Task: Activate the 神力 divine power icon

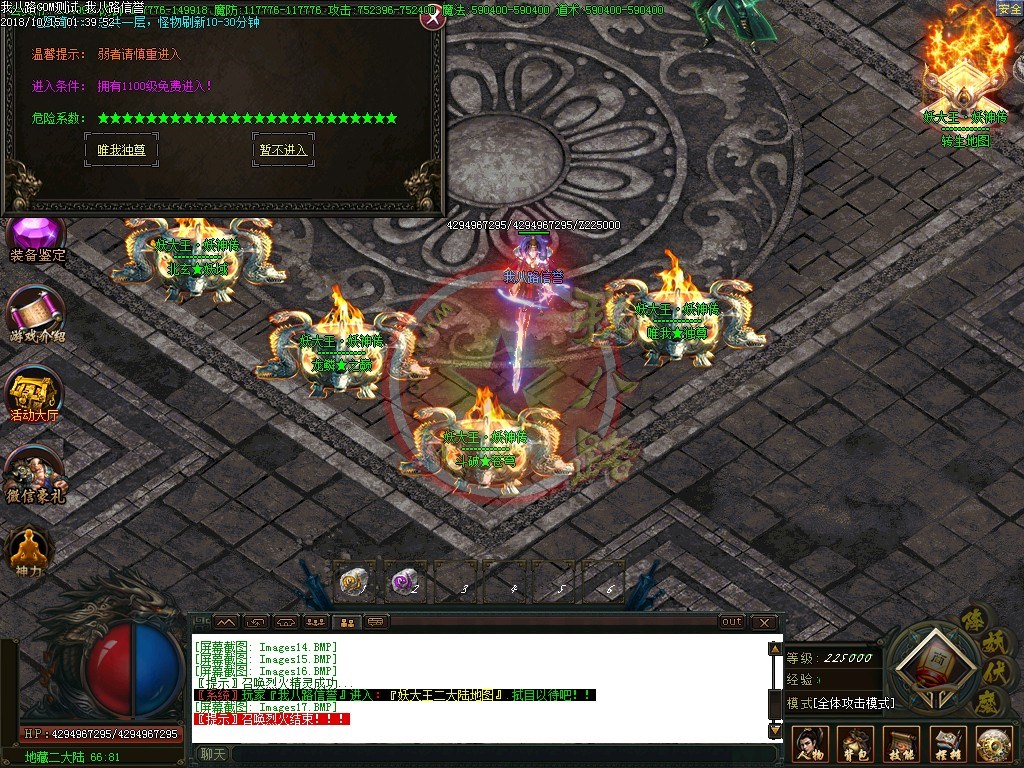Action: click(29, 548)
